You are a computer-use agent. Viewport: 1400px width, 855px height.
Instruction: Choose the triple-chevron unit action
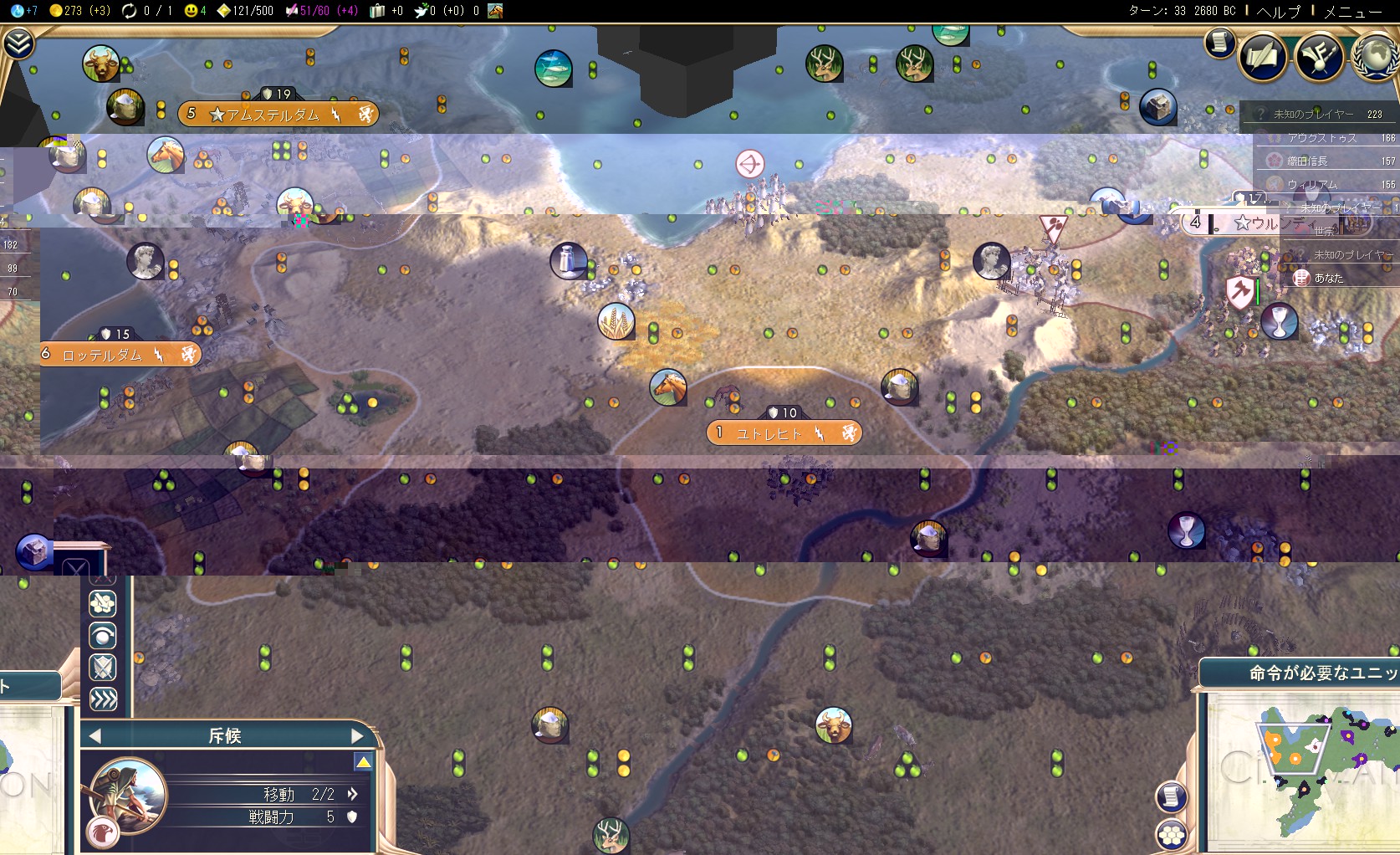(x=103, y=699)
